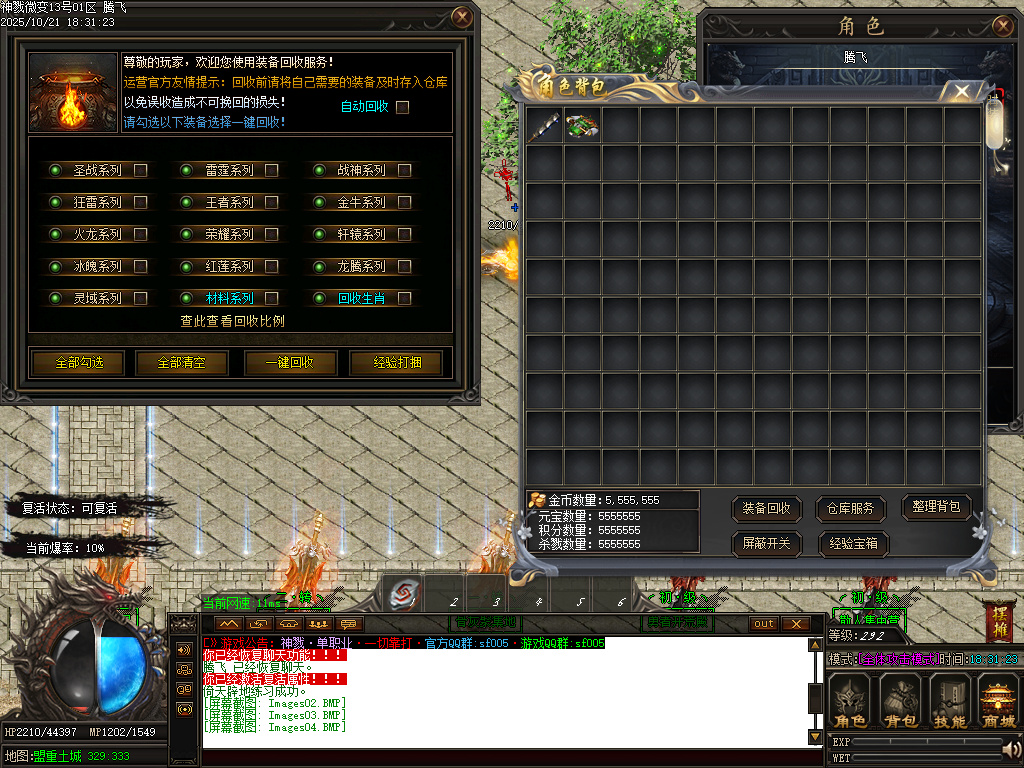Click the 全部勾选 select-all button
Image resolution: width=1024 pixels, height=768 pixels.
[80, 362]
